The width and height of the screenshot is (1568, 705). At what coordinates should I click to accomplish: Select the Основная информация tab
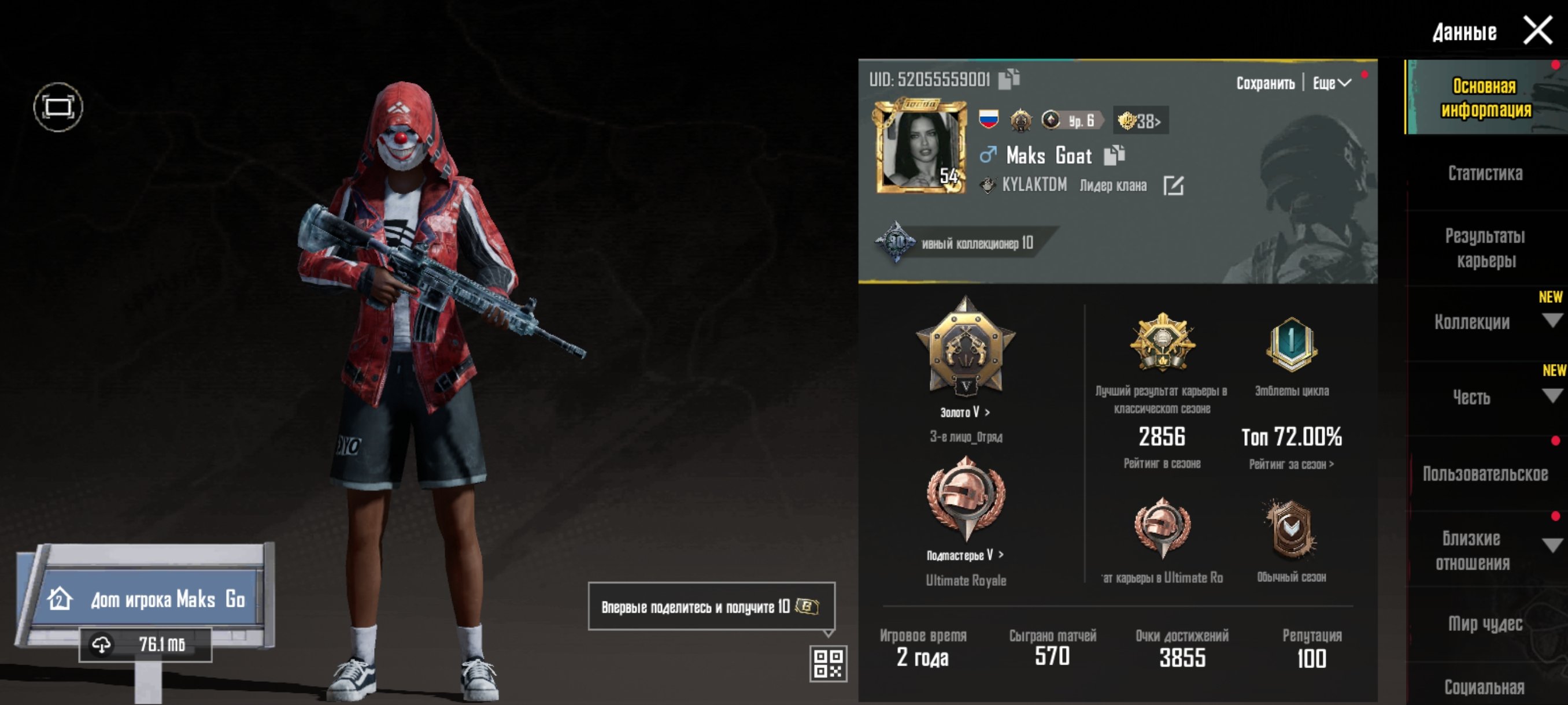coord(1485,98)
